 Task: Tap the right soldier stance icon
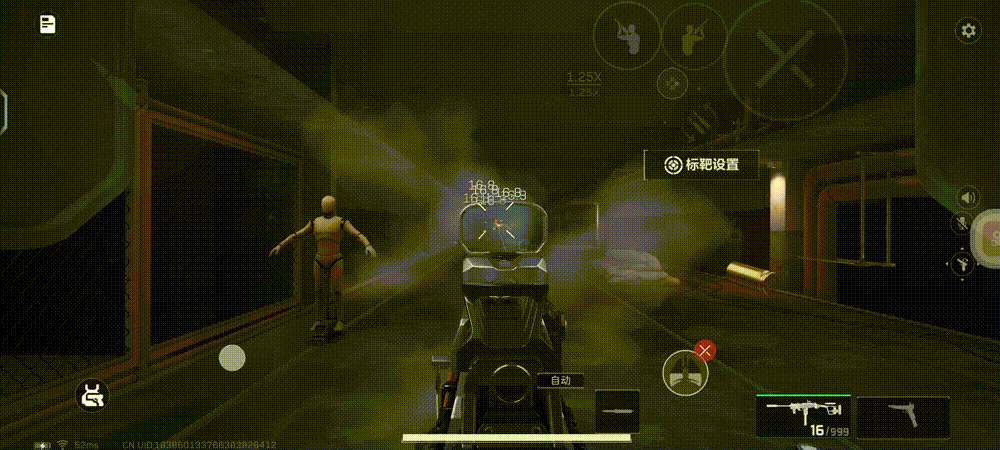(694, 36)
